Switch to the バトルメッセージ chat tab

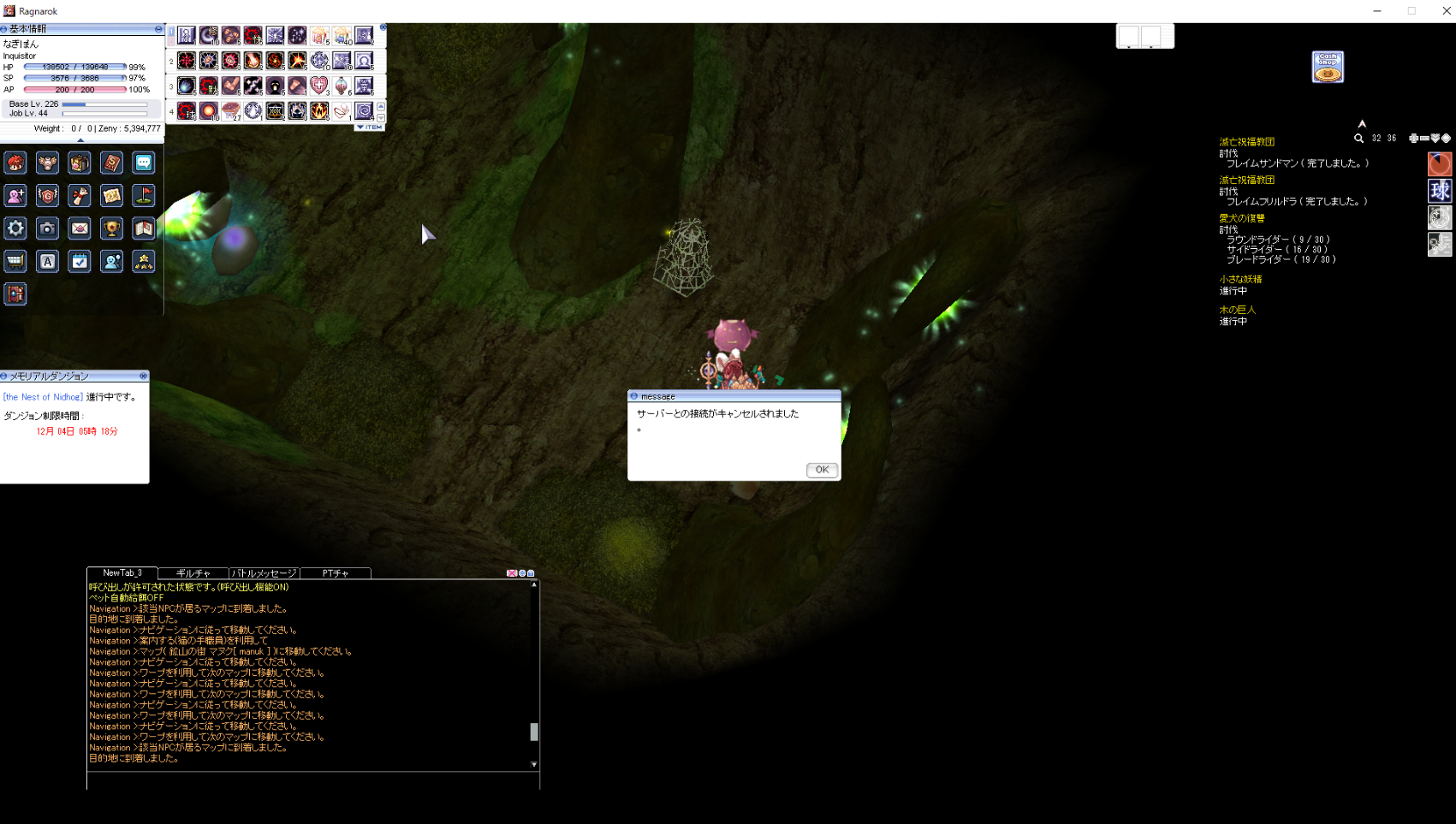point(264,573)
